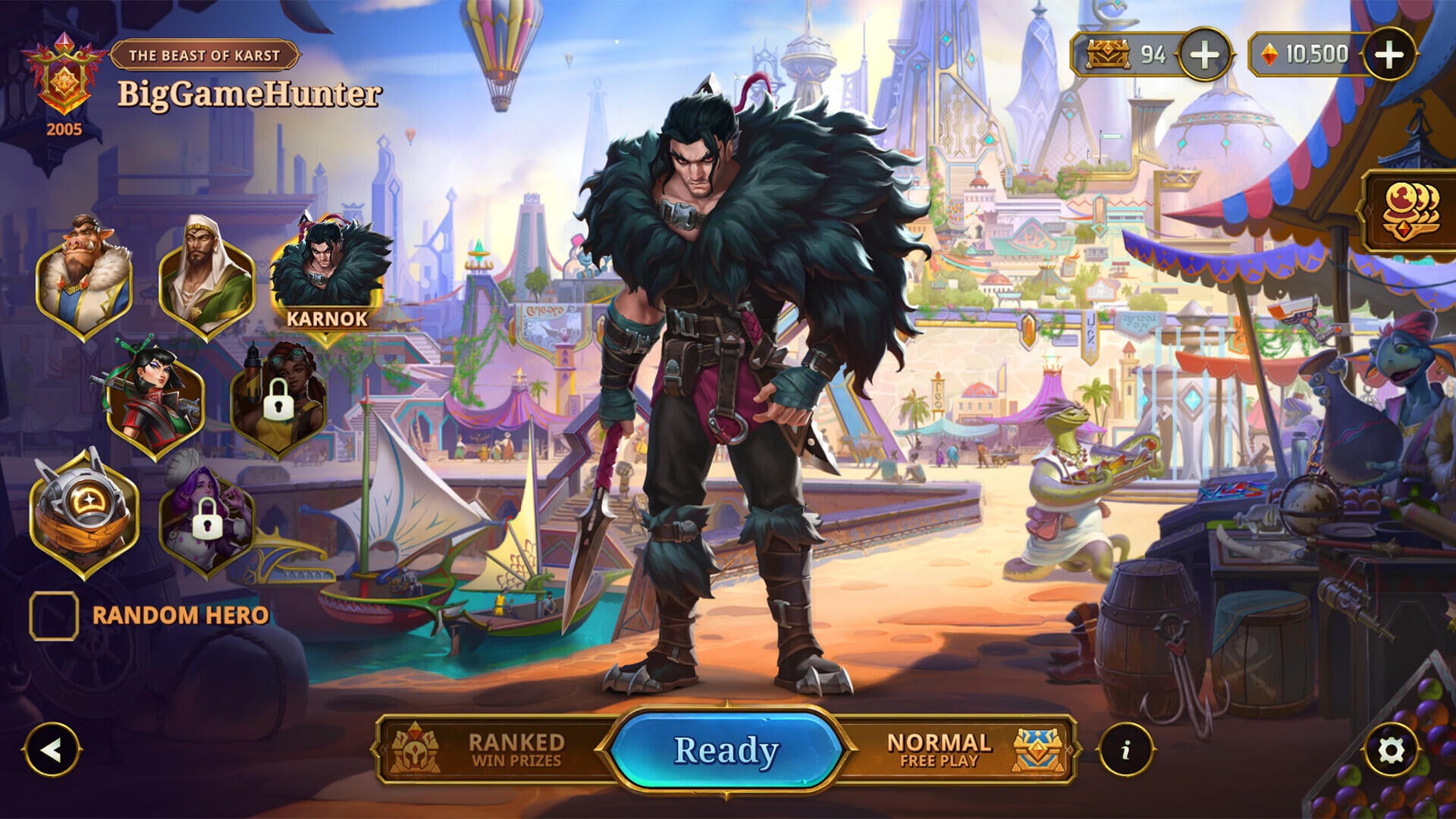Pick the hooded bearded hero portrait
The width and height of the screenshot is (1456, 819).
point(206,279)
